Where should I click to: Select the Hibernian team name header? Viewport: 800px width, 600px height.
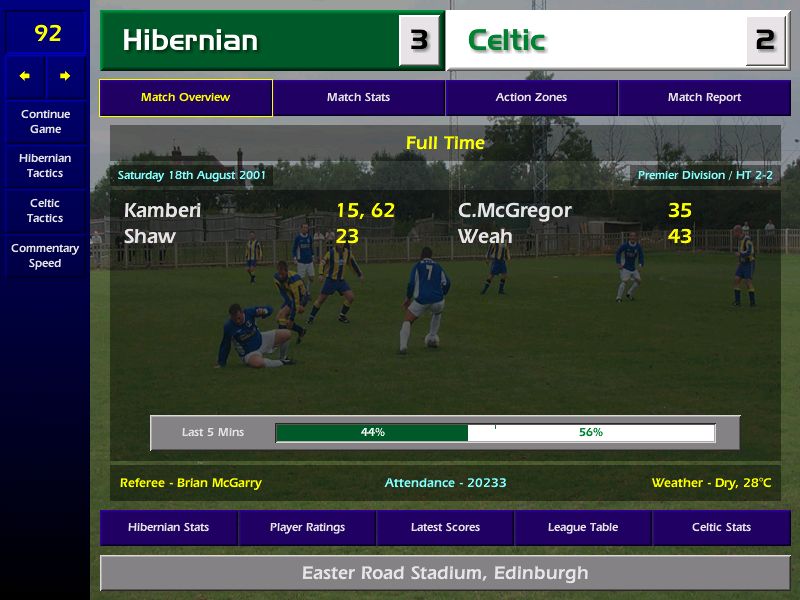coord(190,41)
